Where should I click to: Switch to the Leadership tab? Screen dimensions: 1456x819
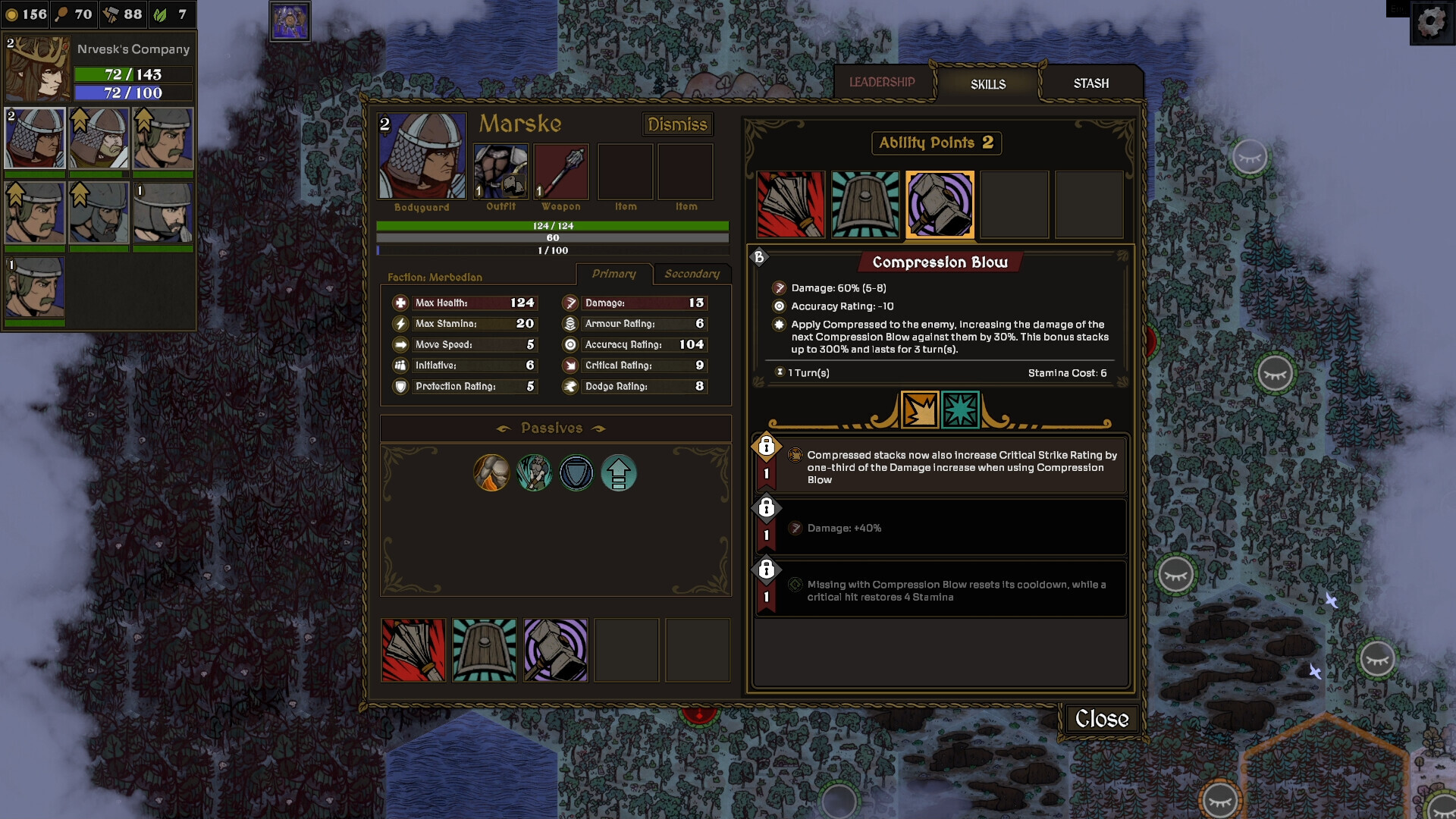pyautogui.click(x=882, y=82)
